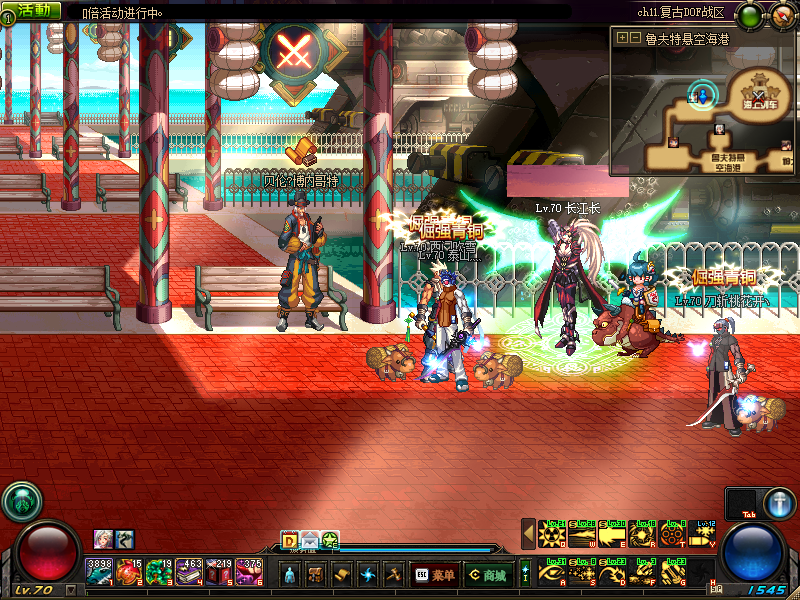Screen dimensions: 800x600
Task: Use the consumable in quick slot 1
Action: 100,572
